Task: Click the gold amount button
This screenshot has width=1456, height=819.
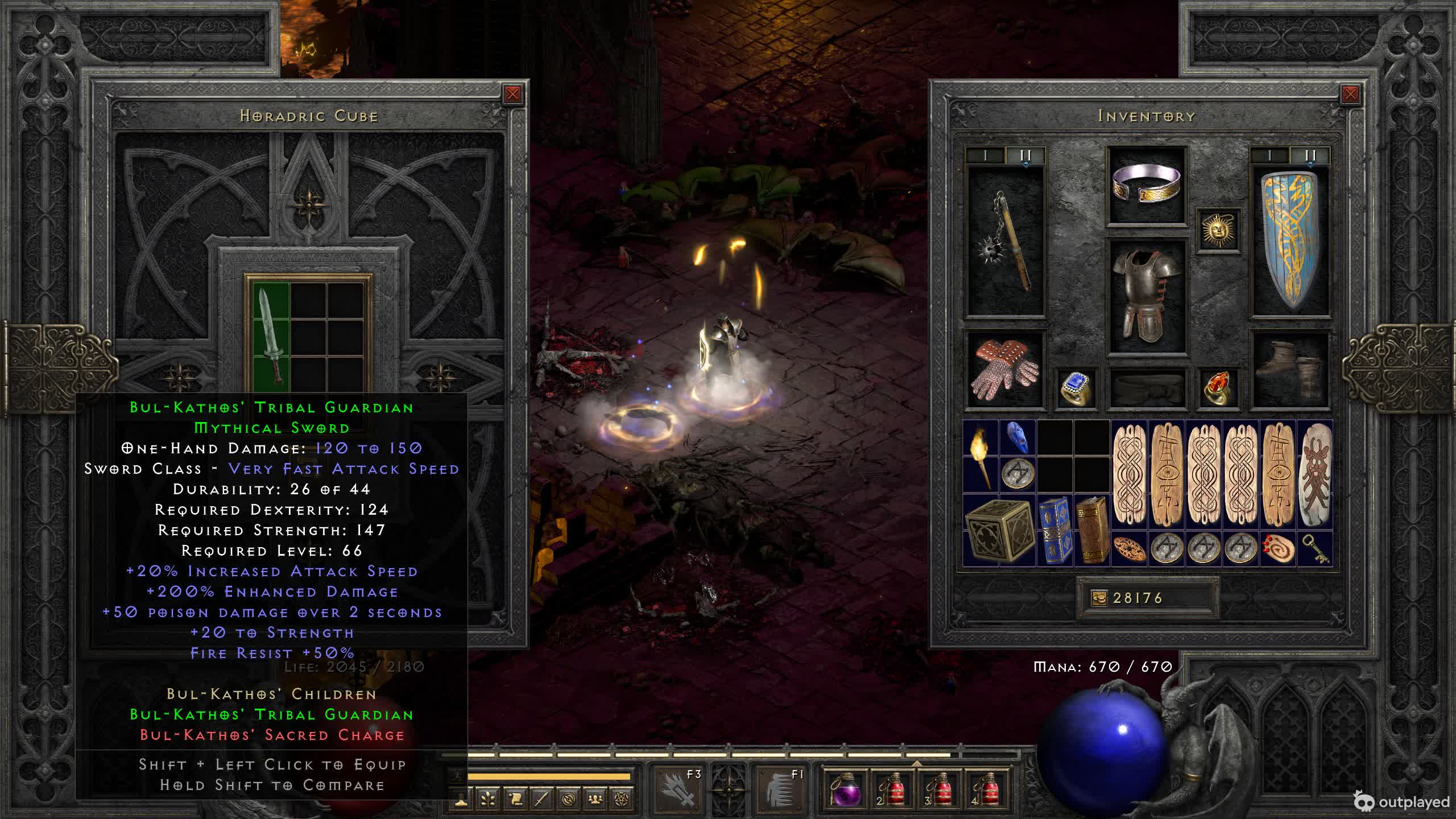Action: pyautogui.click(x=1099, y=598)
